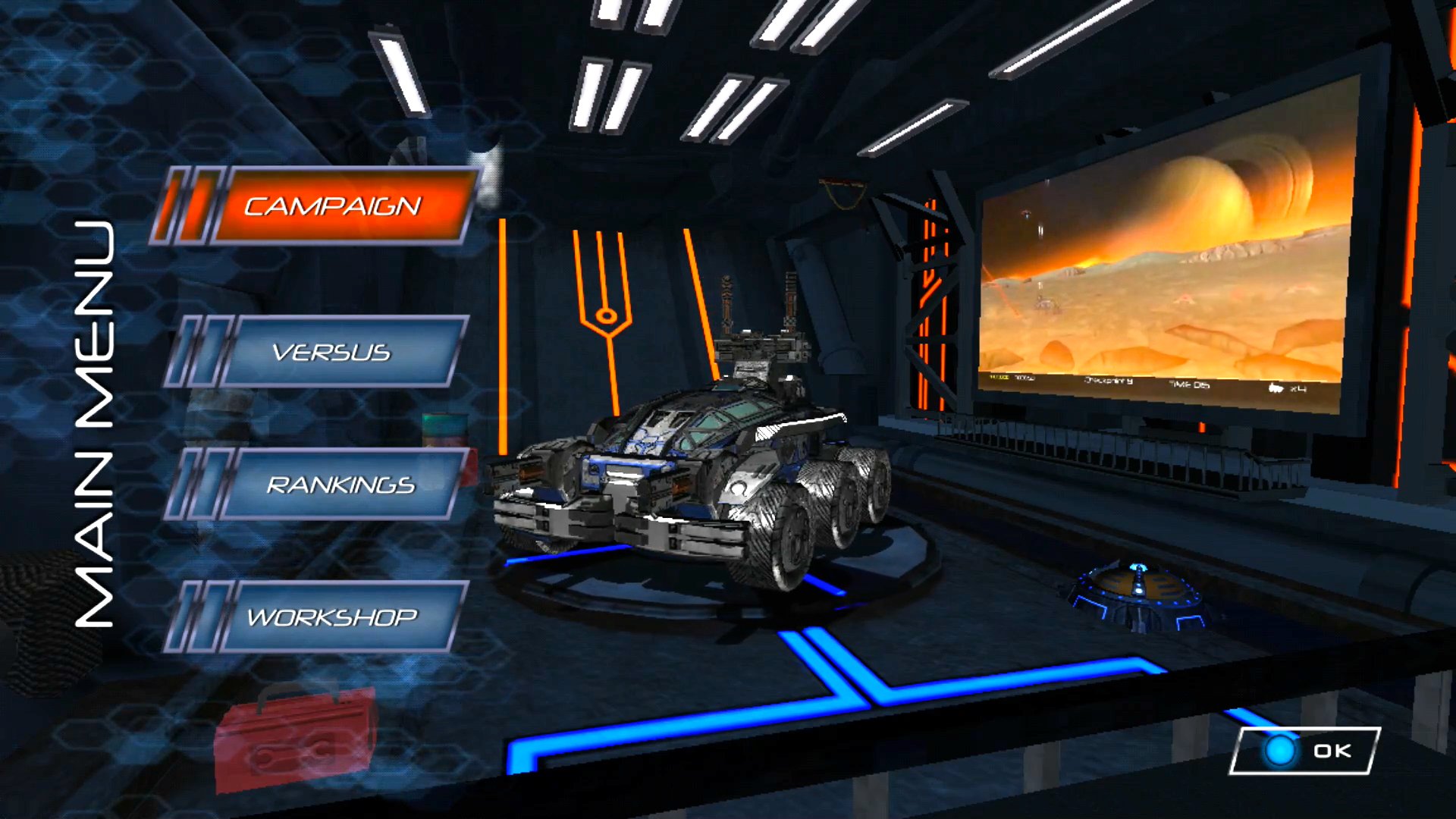This screenshot has height=819, width=1456.
Task: Open the Versus mode
Action: pos(331,352)
